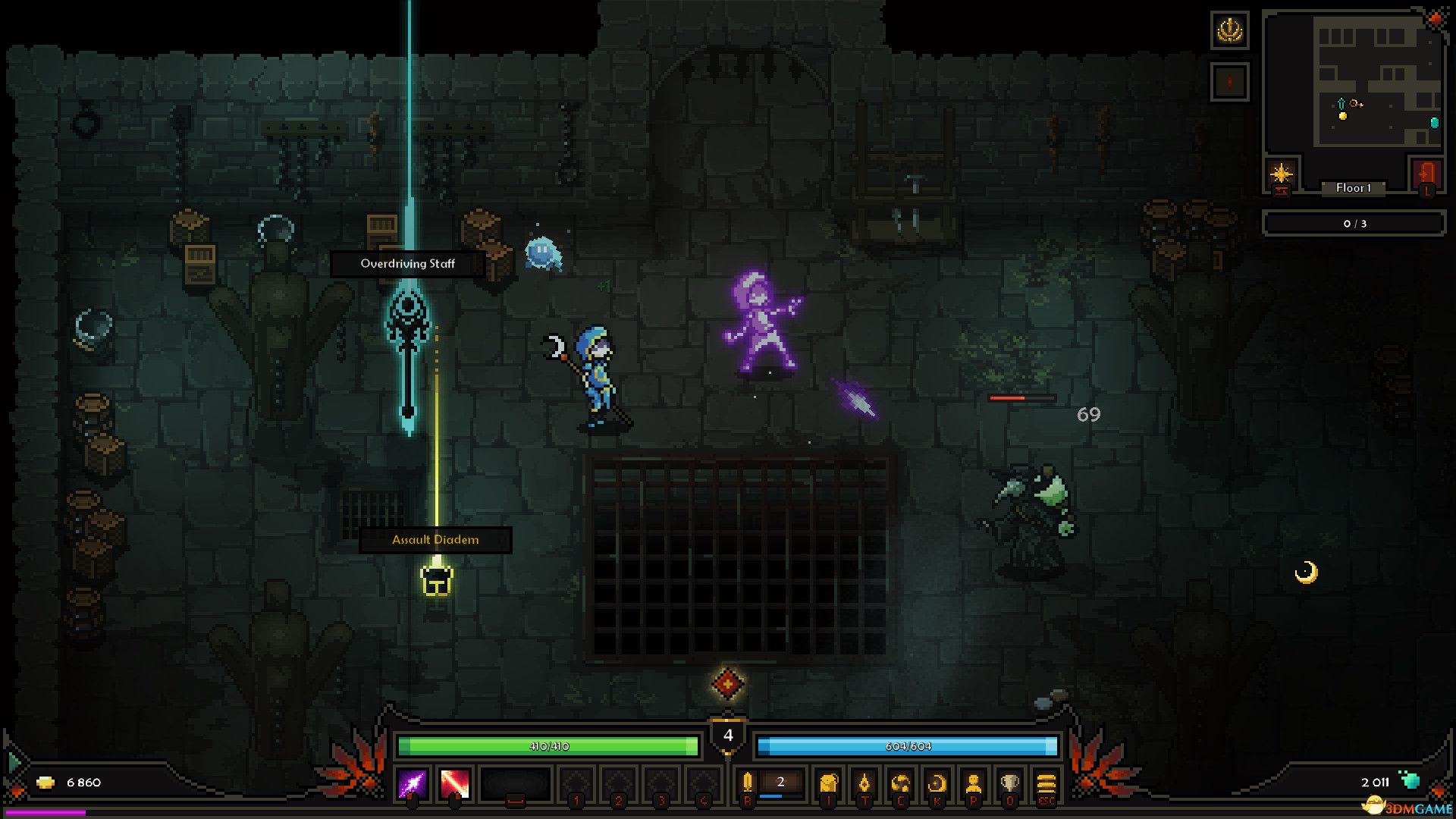Drink the health potion in slot R

click(746, 783)
